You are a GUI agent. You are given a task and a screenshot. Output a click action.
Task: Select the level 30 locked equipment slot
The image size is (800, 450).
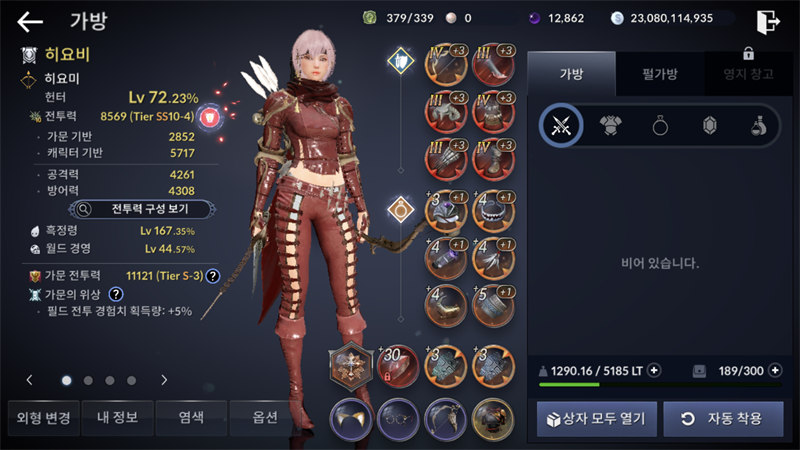[397, 367]
